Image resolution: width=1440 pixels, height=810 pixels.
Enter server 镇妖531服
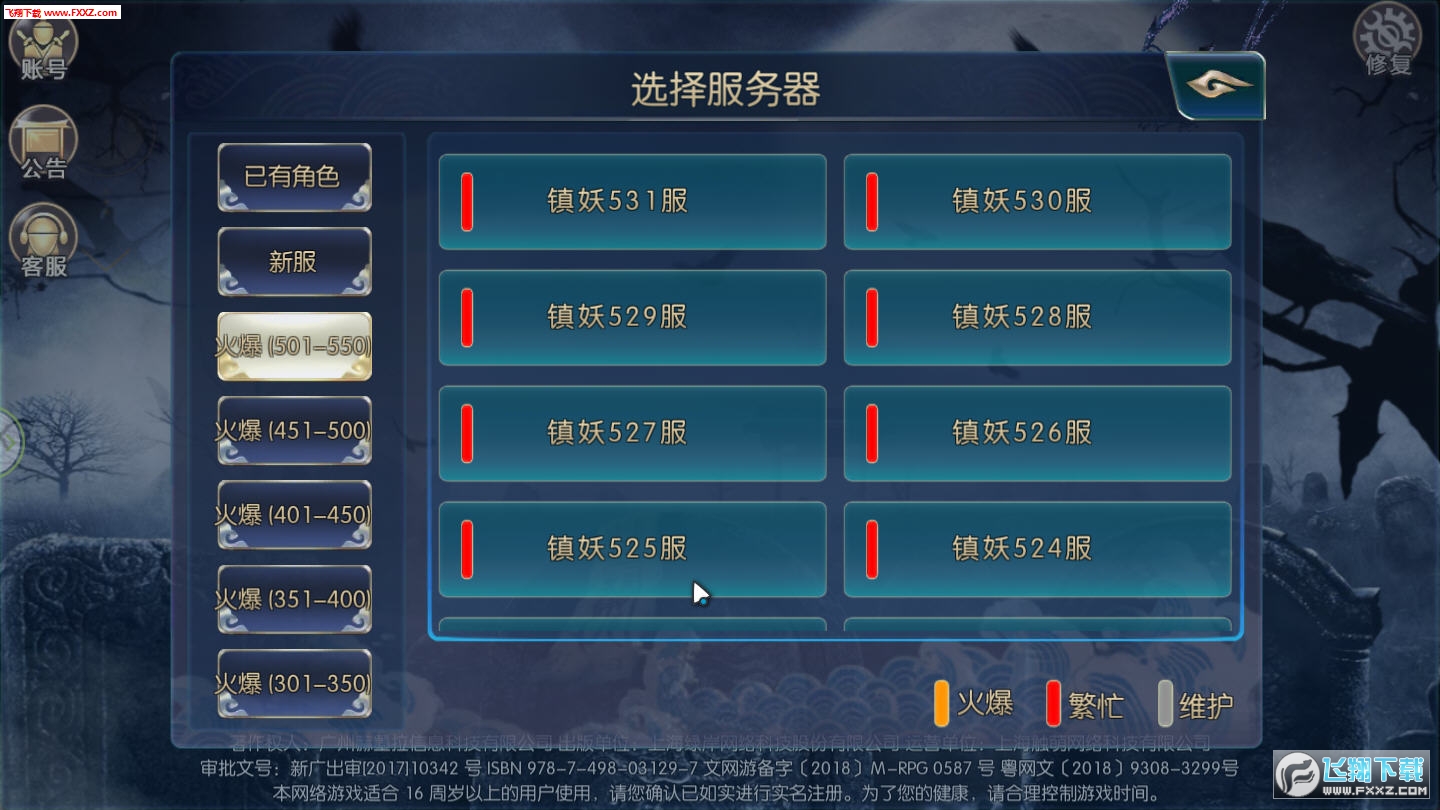click(x=632, y=200)
